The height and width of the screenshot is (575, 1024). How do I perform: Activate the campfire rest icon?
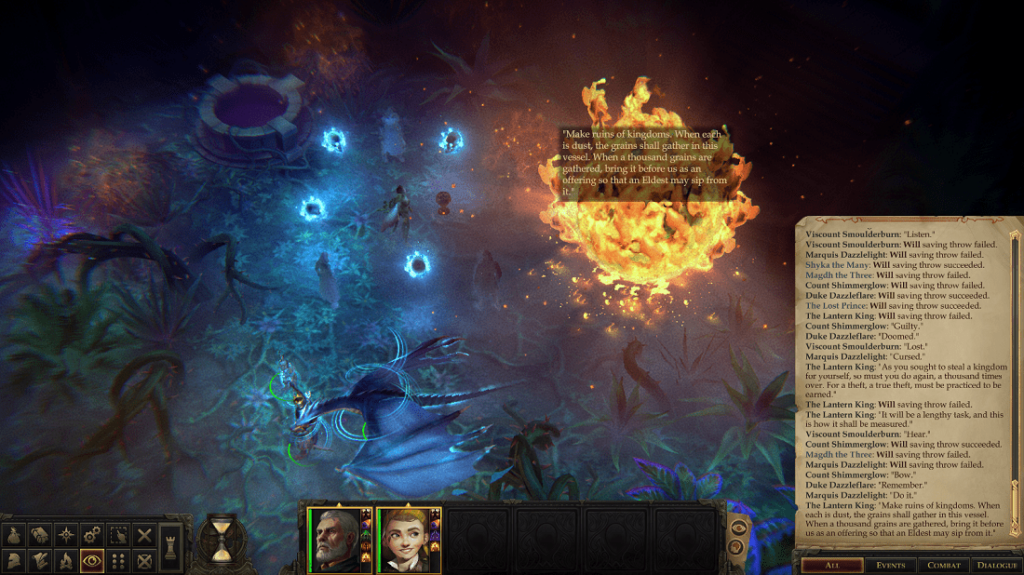tap(66, 561)
